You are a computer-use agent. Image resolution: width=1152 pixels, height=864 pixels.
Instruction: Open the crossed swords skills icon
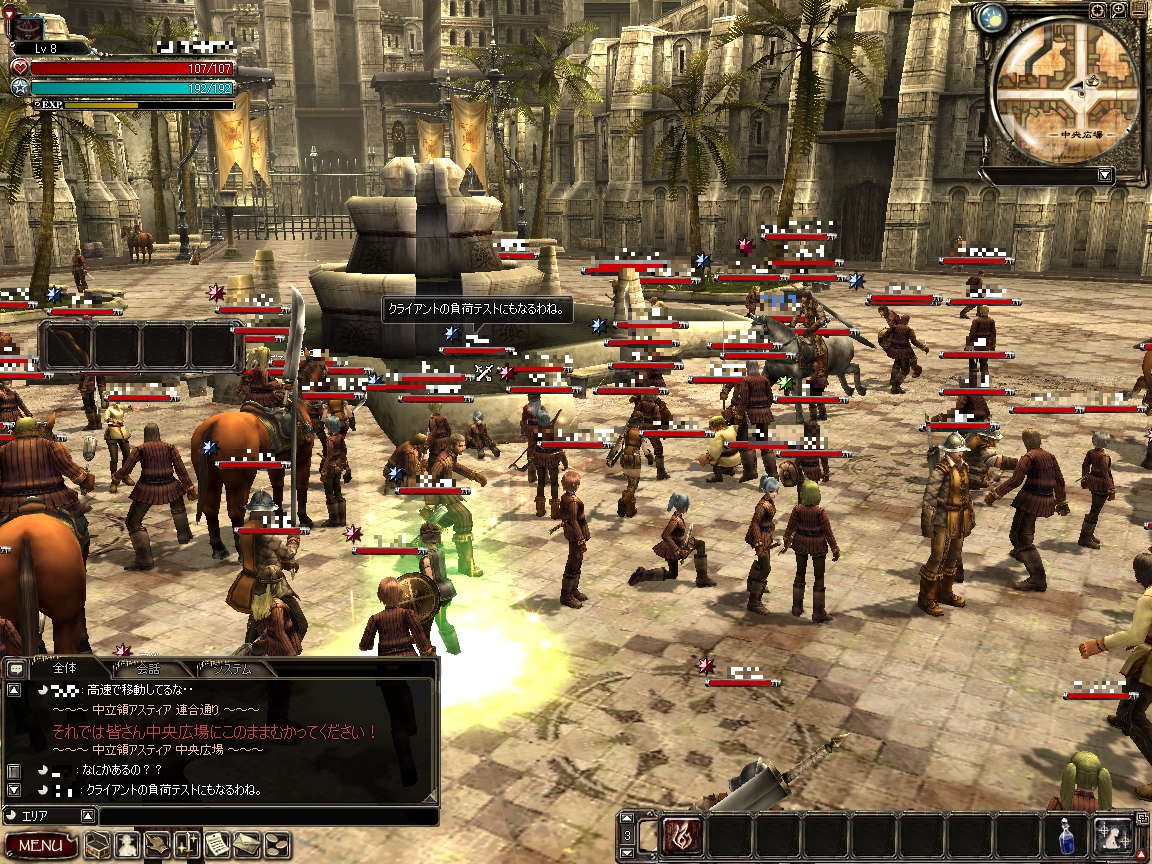tap(188, 845)
